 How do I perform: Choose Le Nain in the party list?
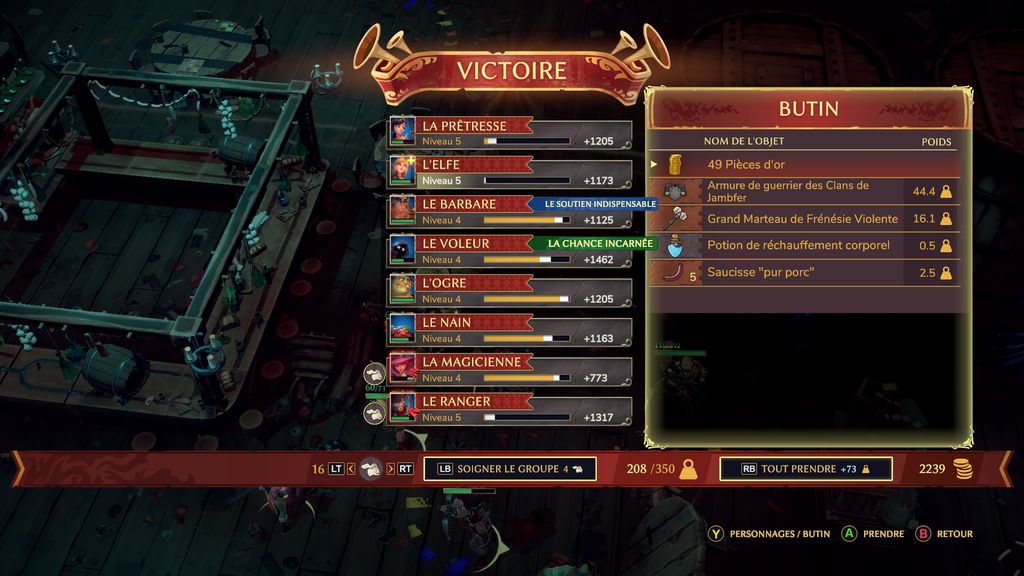(x=510, y=330)
